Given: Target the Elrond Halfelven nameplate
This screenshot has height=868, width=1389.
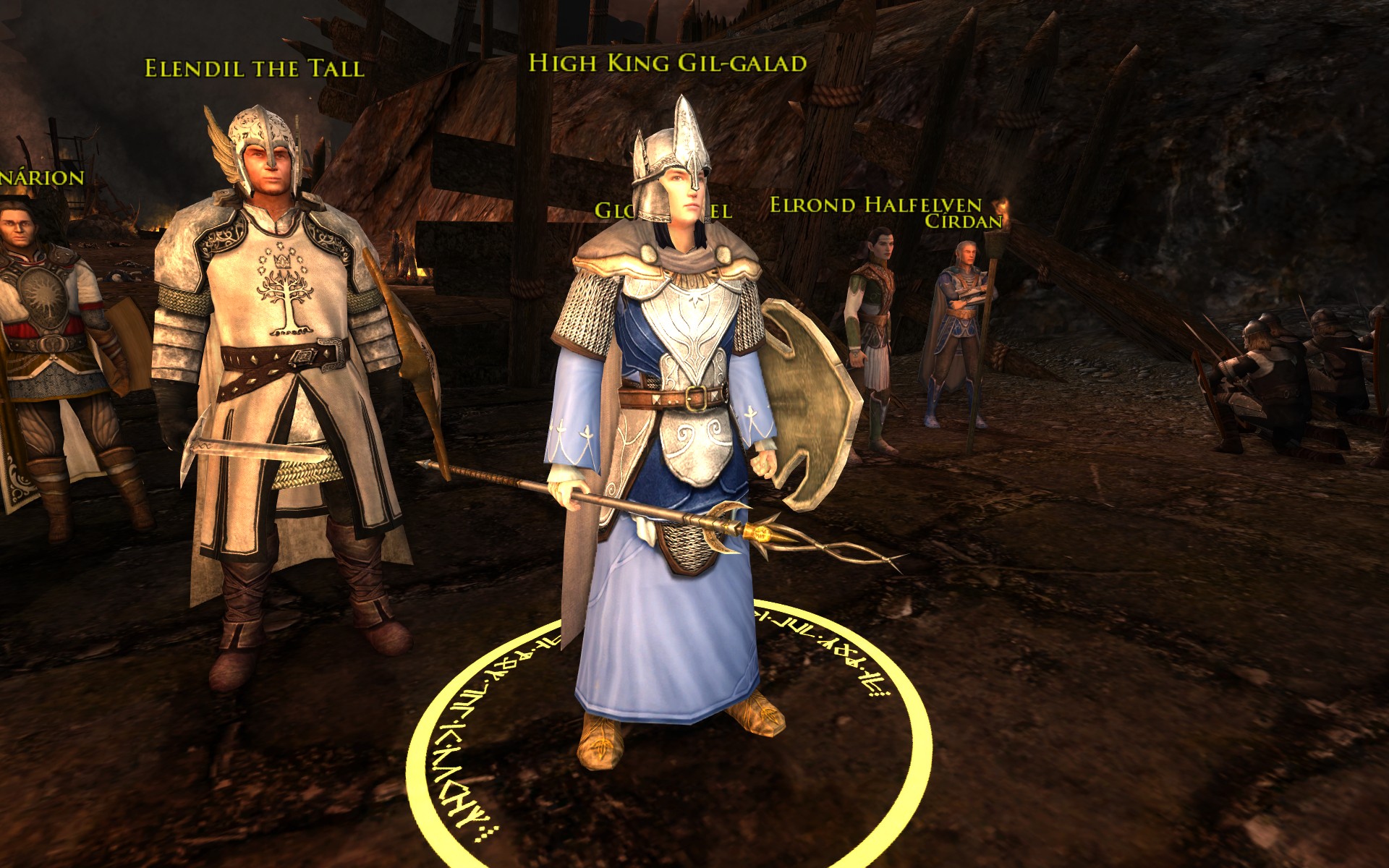Looking at the screenshot, I should 875,205.
